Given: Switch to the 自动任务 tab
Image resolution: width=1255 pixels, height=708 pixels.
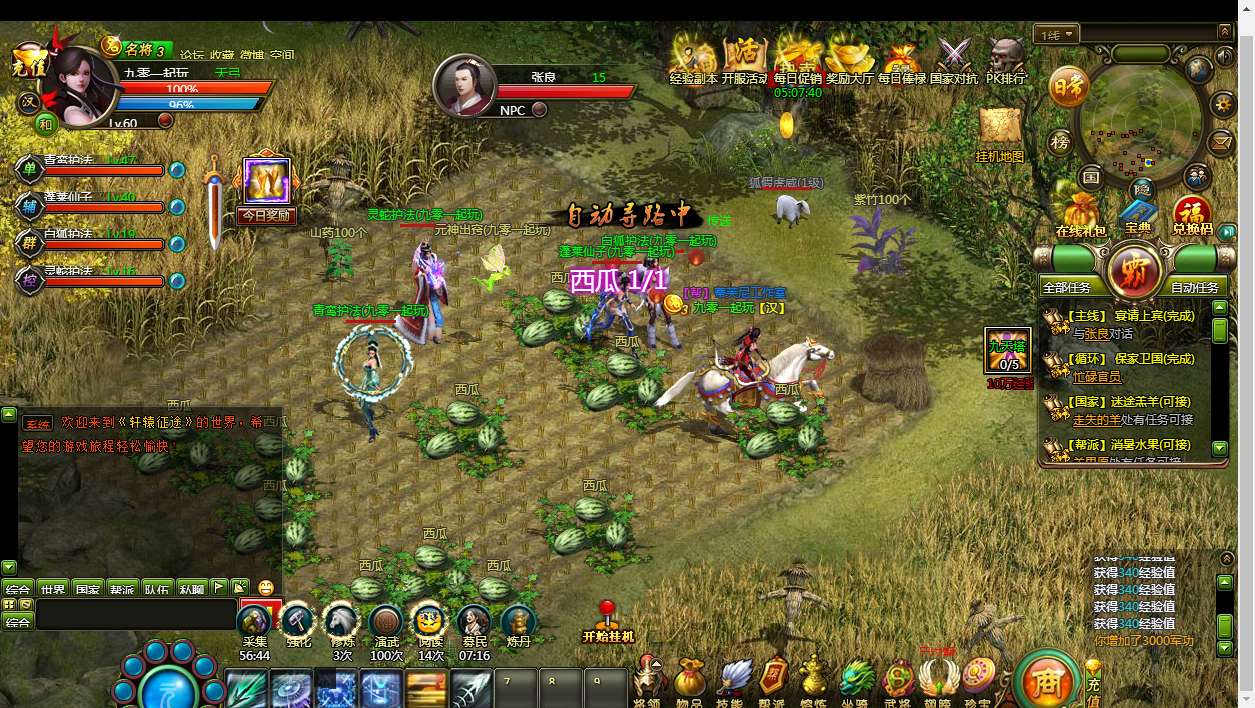Looking at the screenshot, I should tap(1194, 287).
